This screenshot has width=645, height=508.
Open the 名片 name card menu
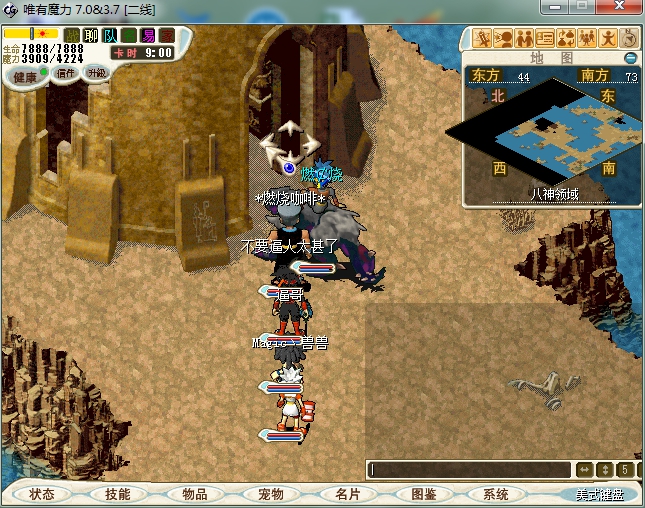click(347, 494)
